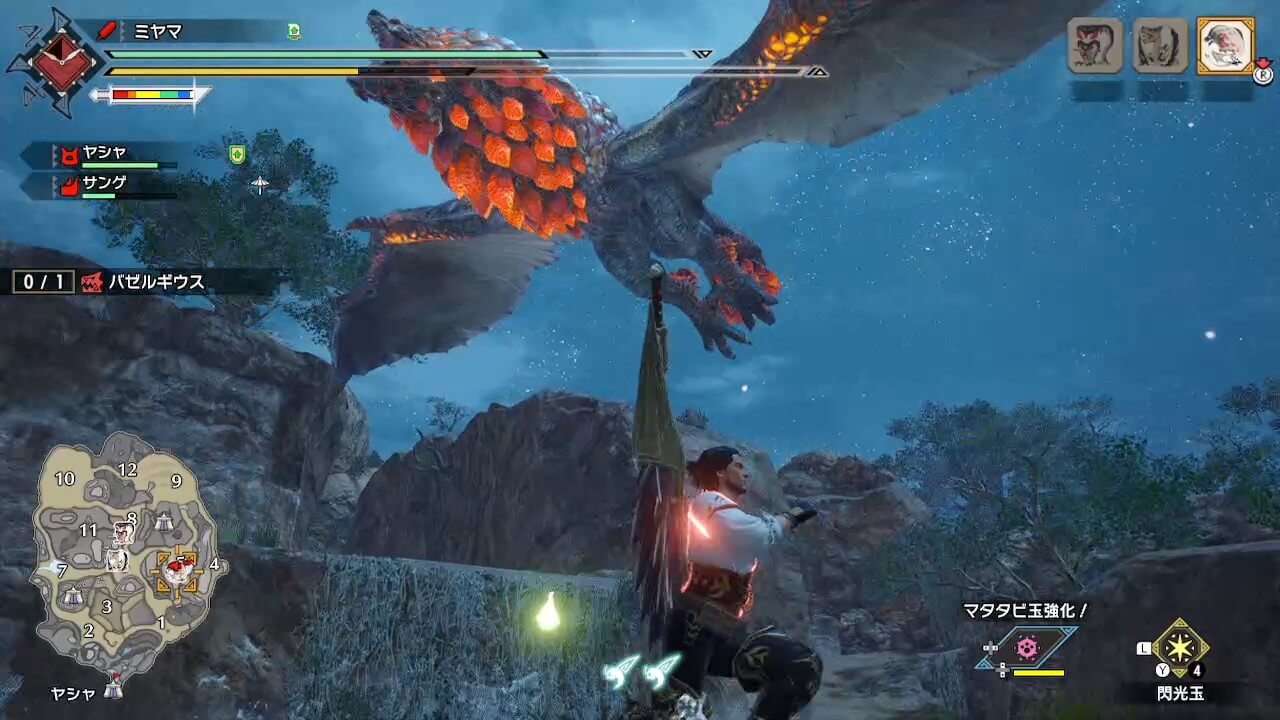1280x720 pixels.
Task: Select buddy ヤシャ in the party list
Action: (105, 153)
